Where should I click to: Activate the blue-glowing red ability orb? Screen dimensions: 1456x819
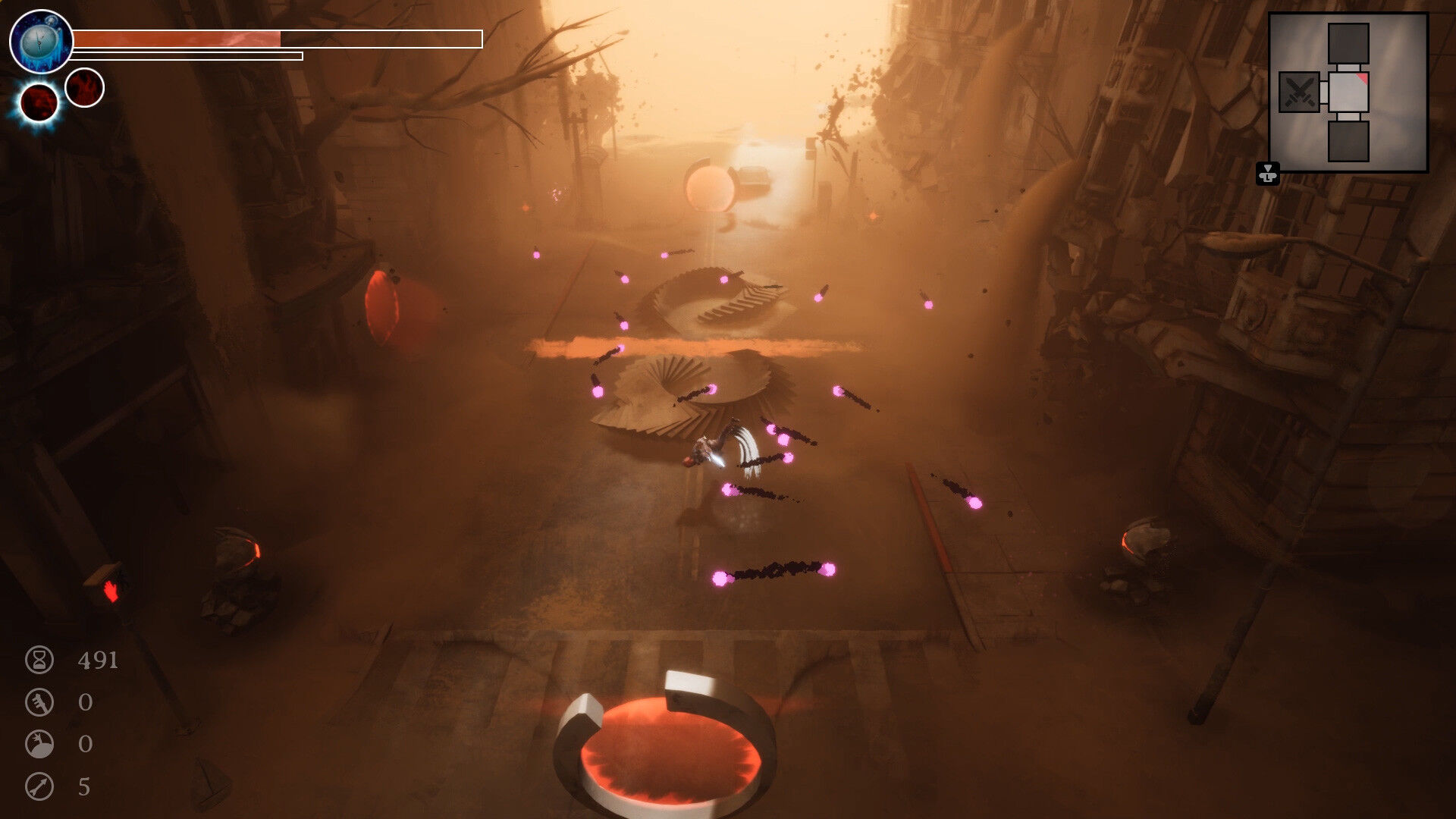[x=39, y=102]
